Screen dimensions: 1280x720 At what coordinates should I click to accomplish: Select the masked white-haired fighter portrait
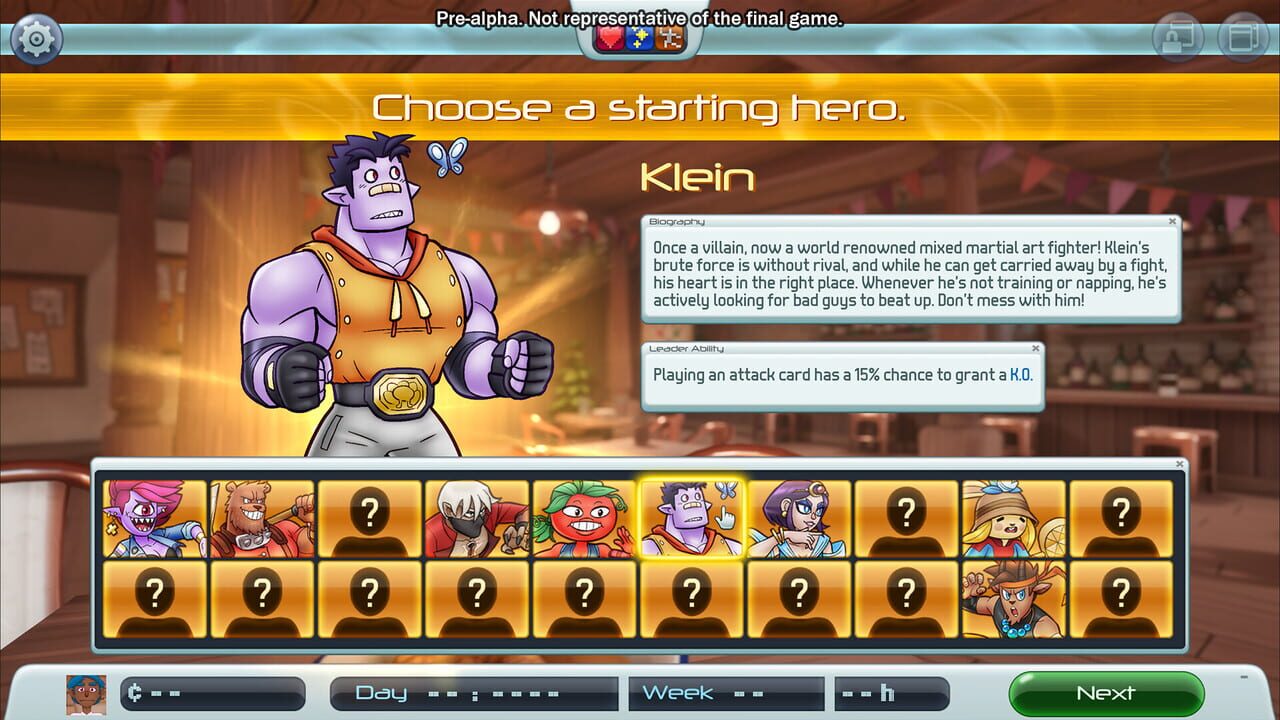coord(476,516)
